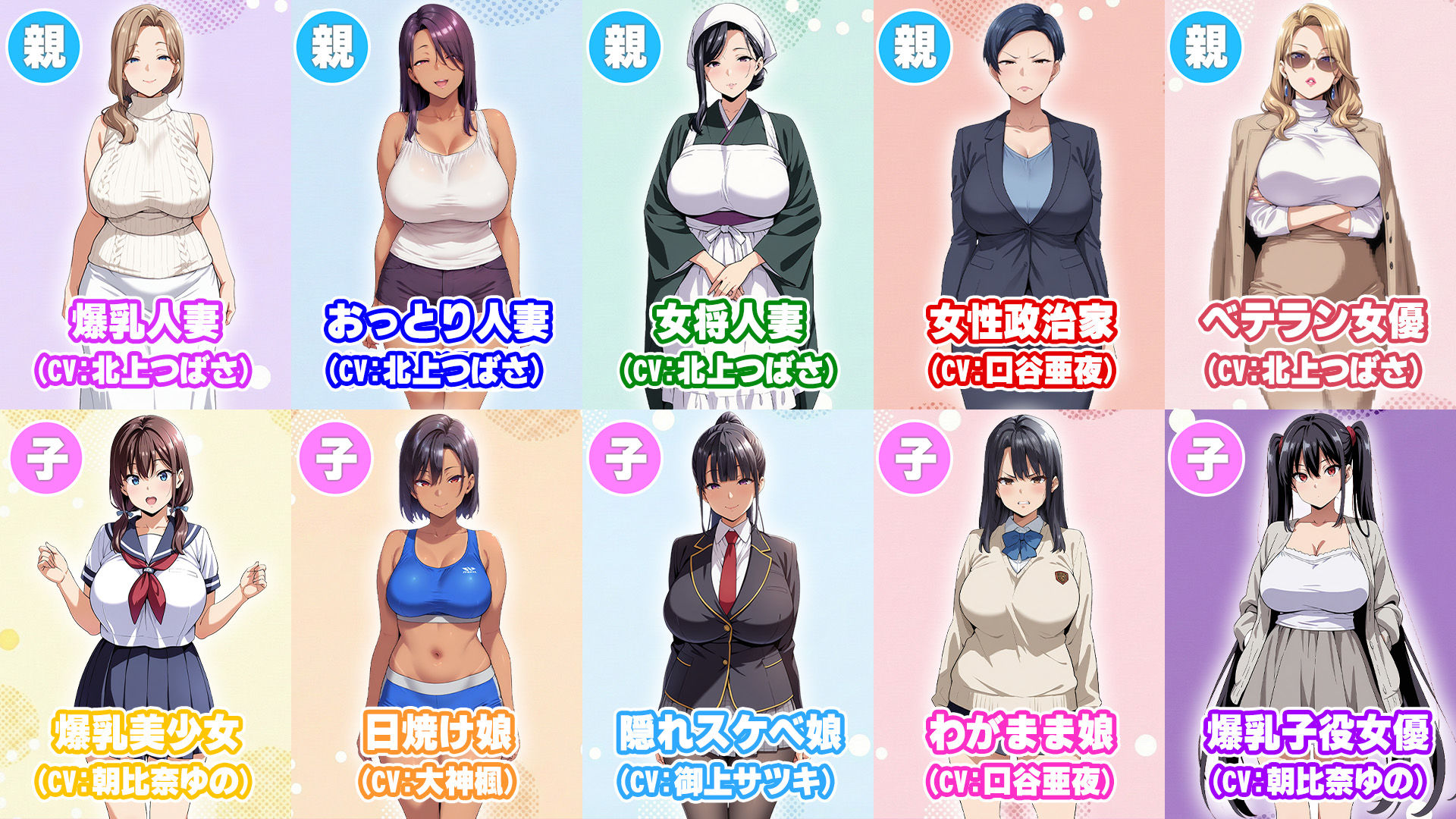
Task: Select the 爆乳人妻 character card
Action: 146,205
